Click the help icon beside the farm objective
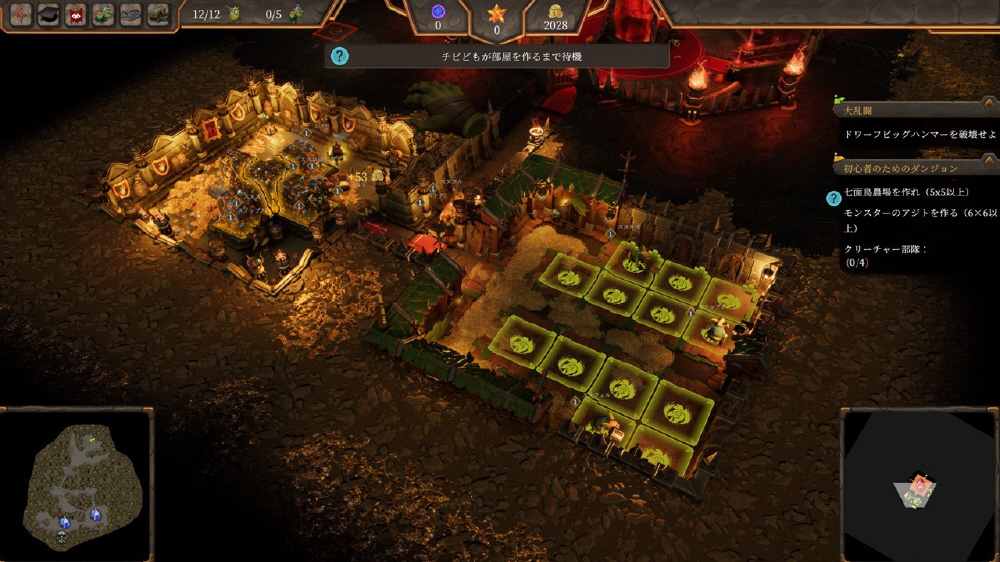 tap(834, 198)
